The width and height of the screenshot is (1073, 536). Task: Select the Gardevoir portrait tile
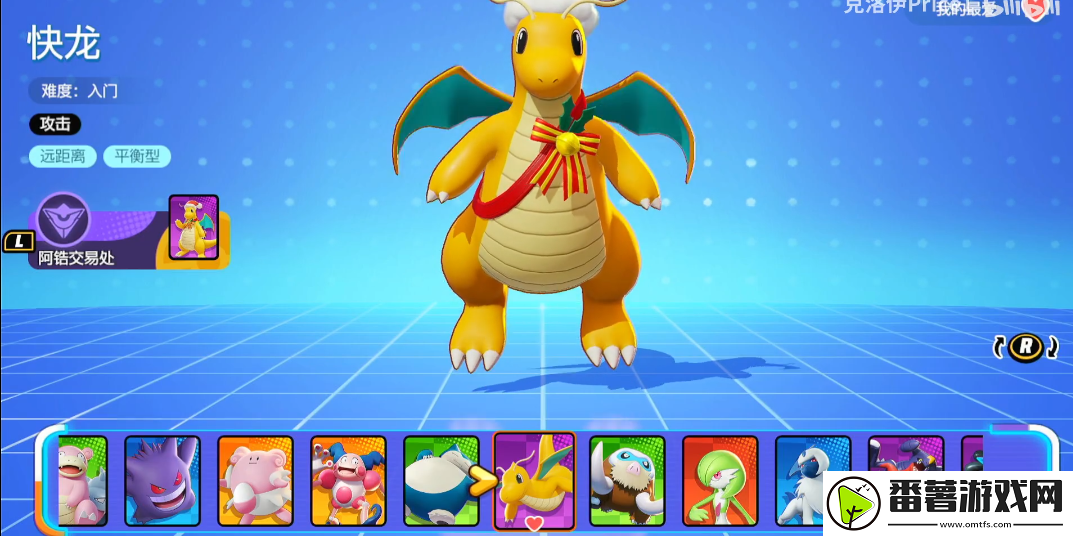(x=720, y=480)
